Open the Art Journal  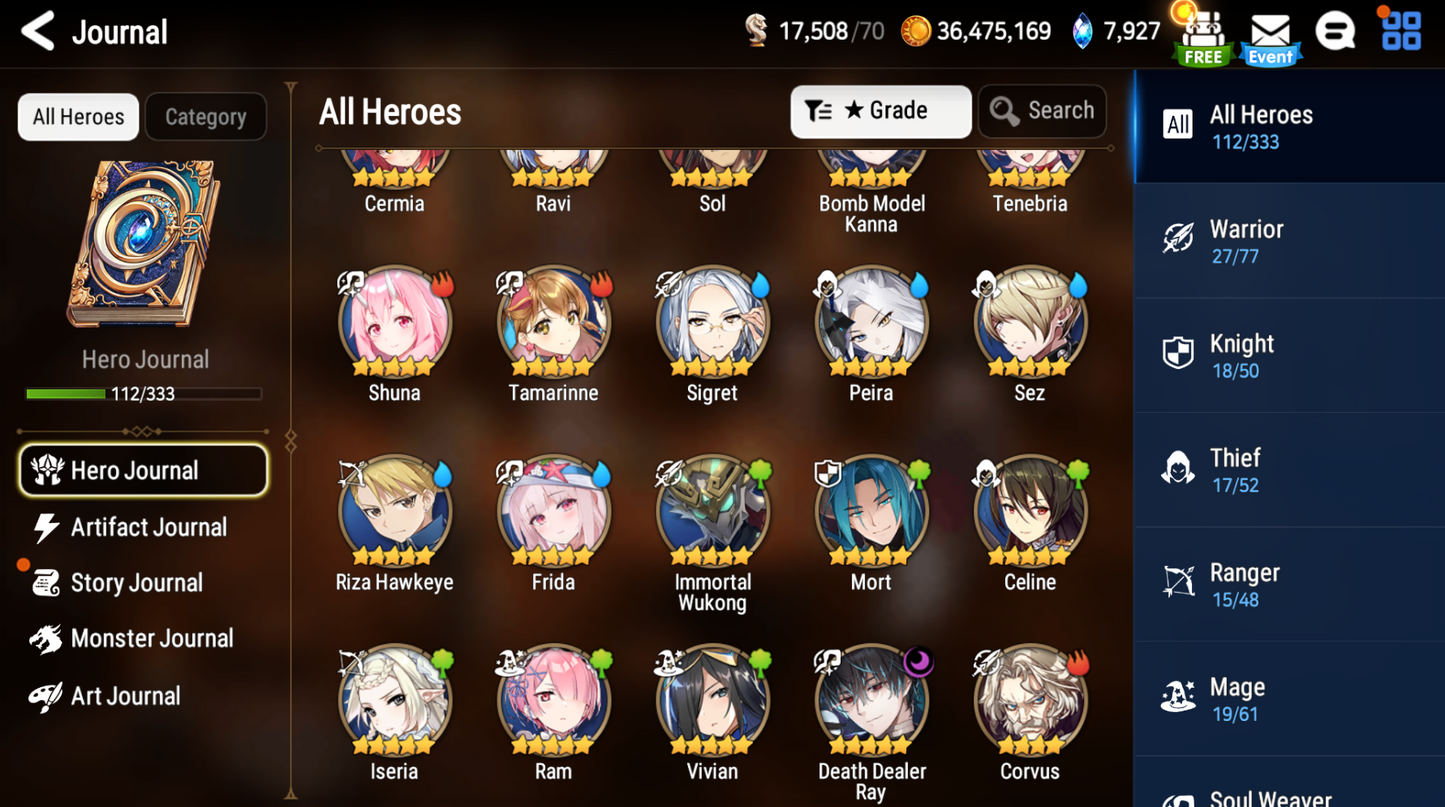tap(124, 696)
